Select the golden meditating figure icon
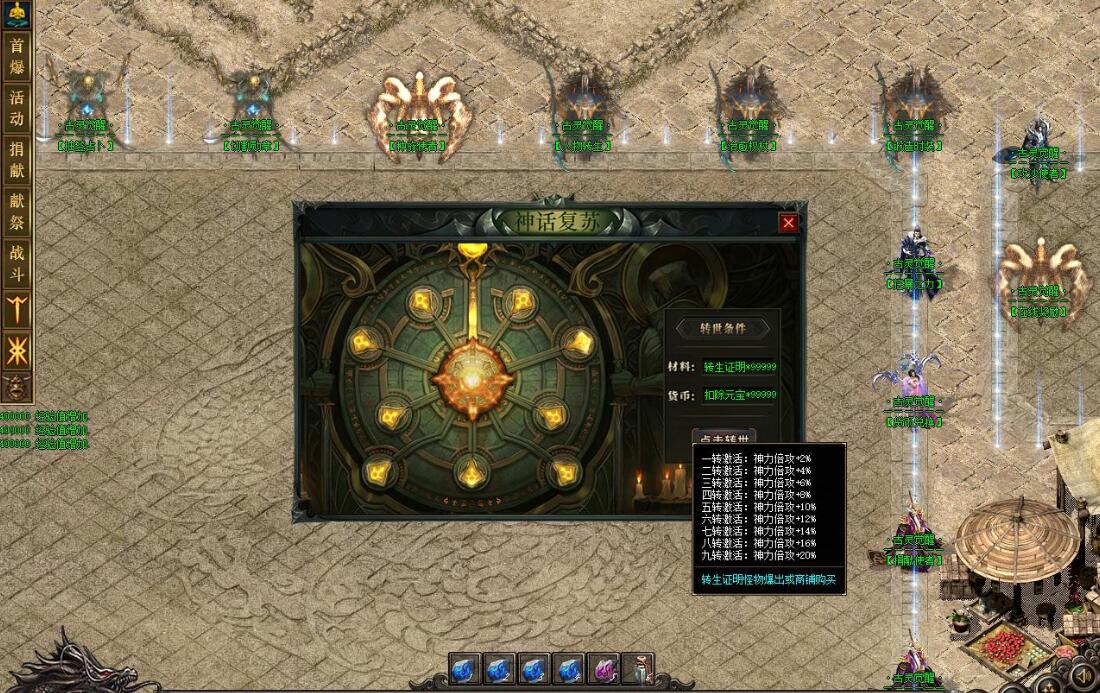 [x=17, y=14]
